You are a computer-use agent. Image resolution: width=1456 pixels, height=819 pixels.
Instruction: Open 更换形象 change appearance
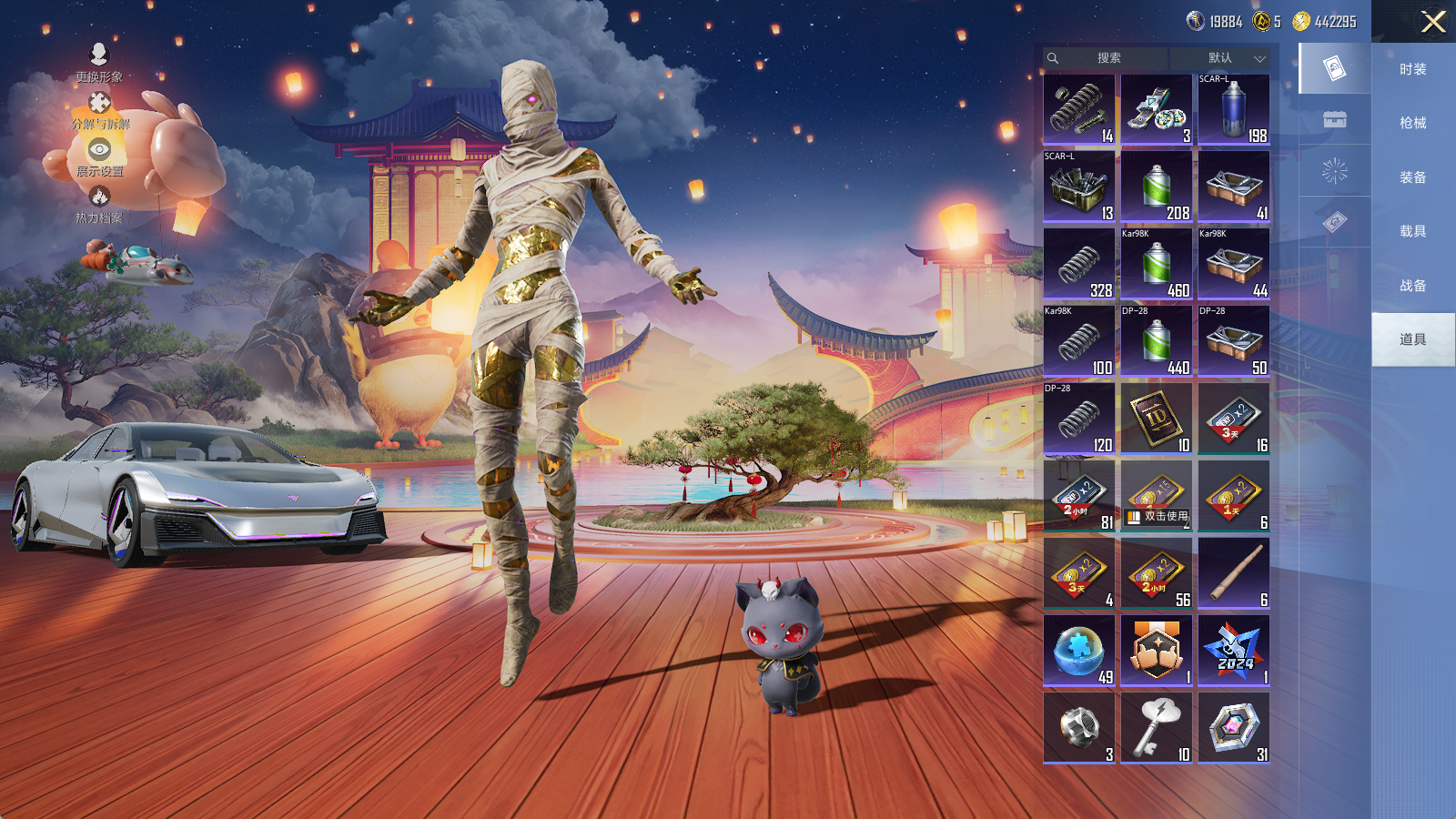[x=99, y=63]
